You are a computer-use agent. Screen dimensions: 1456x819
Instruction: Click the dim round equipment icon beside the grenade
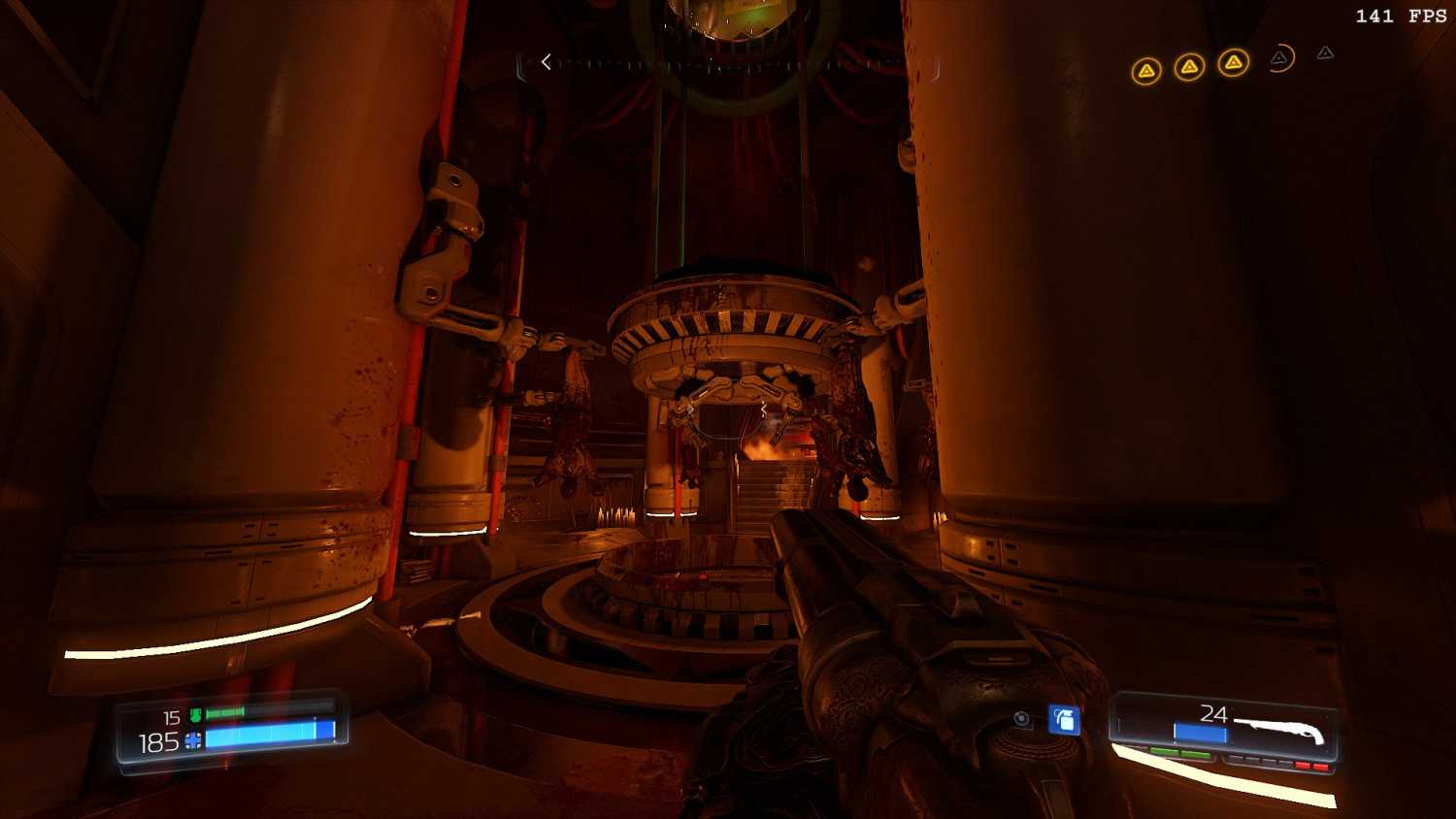pyautogui.click(x=1021, y=719)
